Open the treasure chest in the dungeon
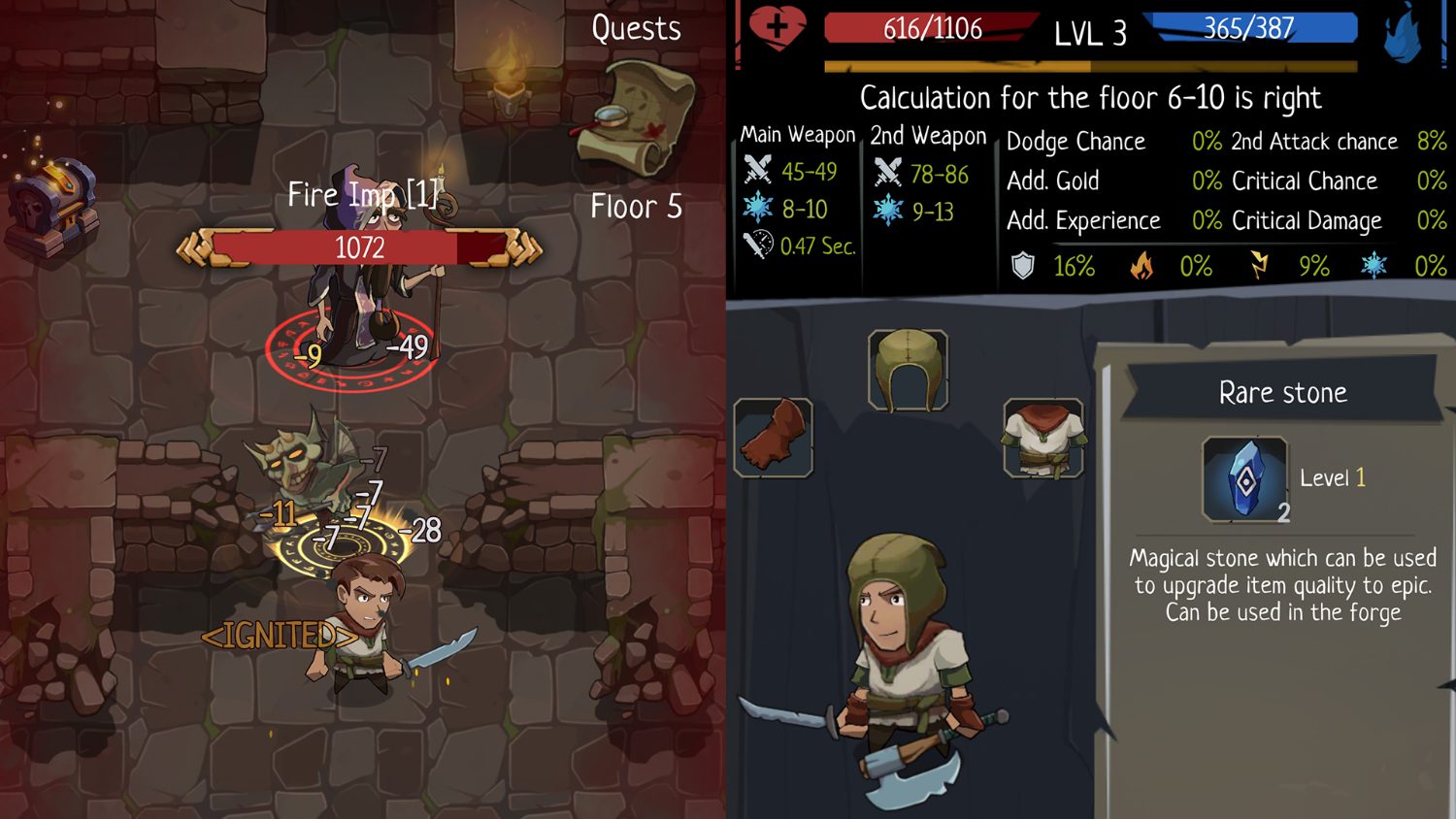This screenshot has height=819, width=1456. 53,194
